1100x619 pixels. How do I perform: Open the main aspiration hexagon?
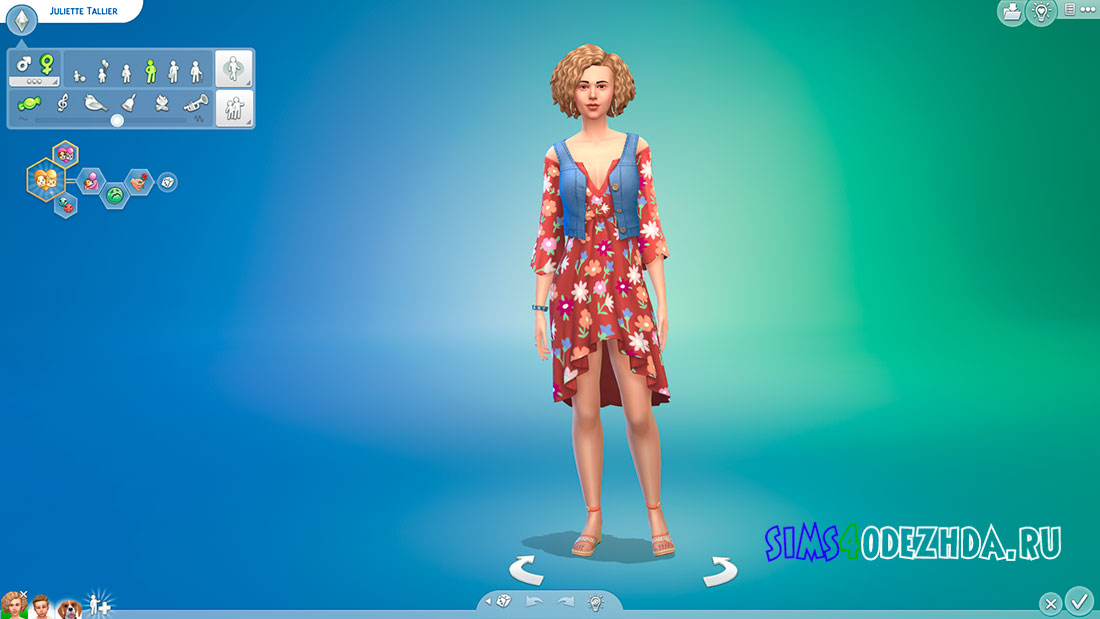[44, 179]
